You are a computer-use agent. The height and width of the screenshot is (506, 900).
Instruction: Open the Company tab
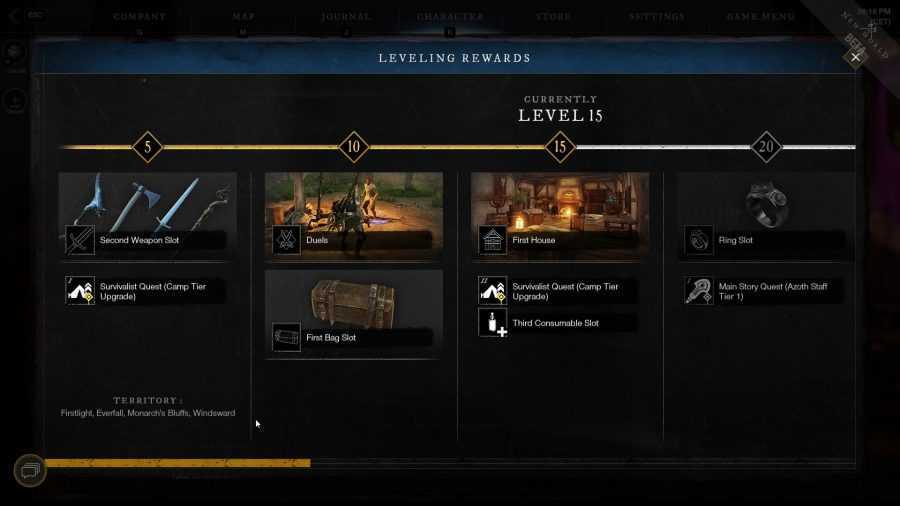139,17
